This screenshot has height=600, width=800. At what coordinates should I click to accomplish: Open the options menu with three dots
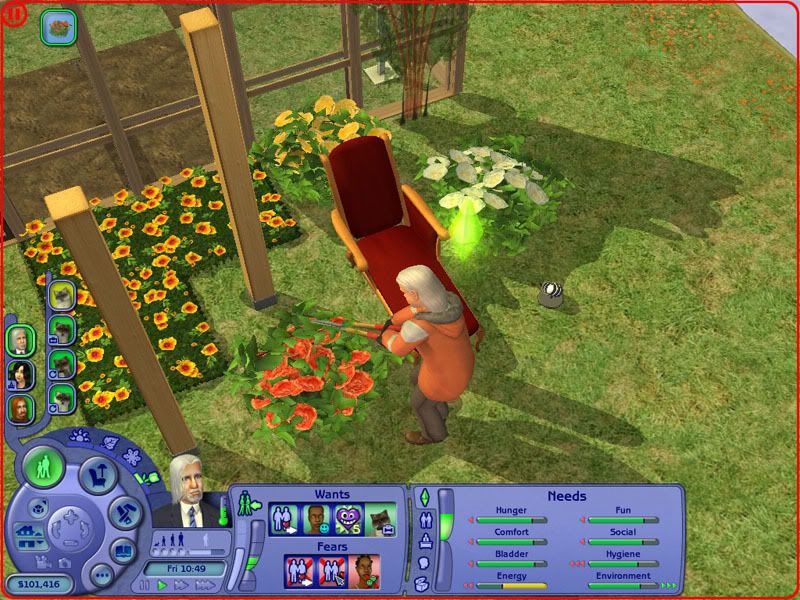coord(100,575)
